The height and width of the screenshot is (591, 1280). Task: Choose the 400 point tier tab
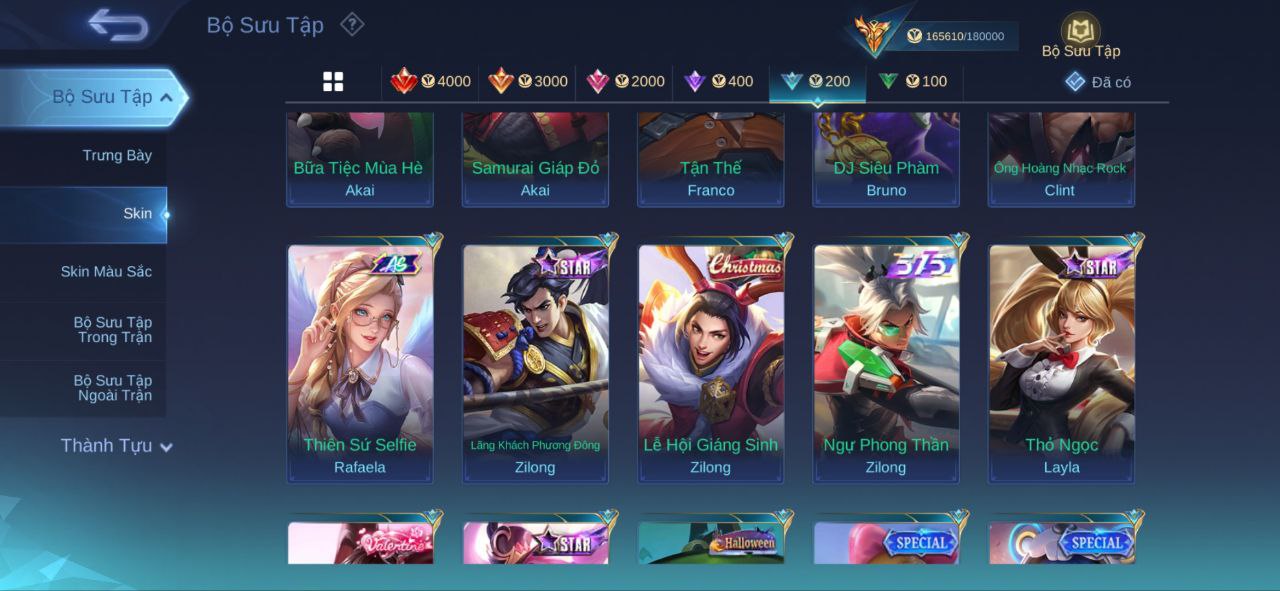coord(719,82)
